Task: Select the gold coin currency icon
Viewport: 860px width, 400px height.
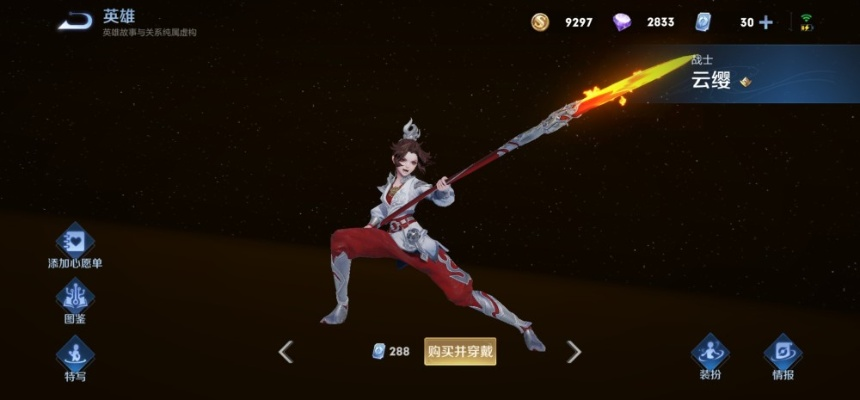Action: pyautogui.click(x=540, y=22)
